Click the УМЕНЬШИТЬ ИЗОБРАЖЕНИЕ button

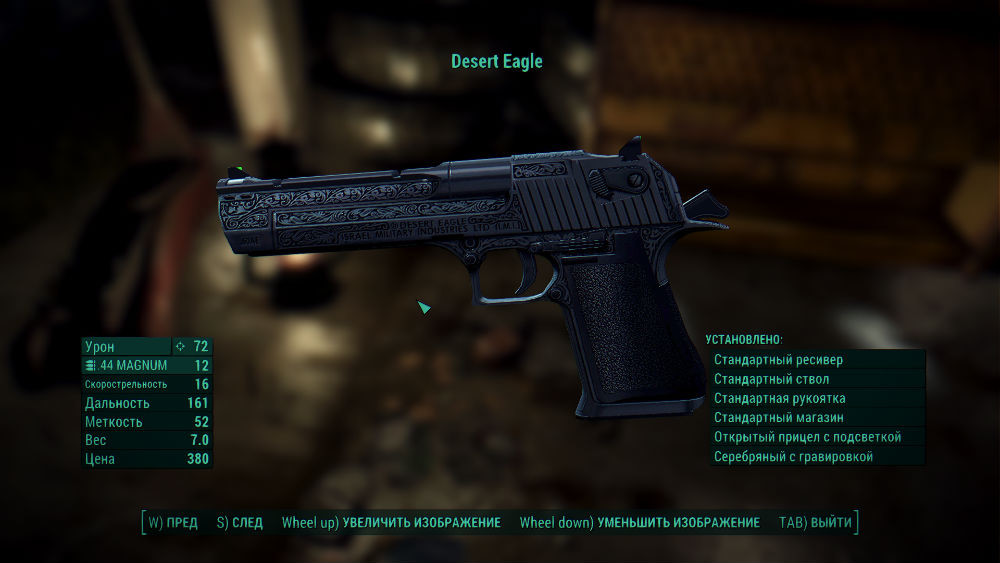click(x=640, y=523)
